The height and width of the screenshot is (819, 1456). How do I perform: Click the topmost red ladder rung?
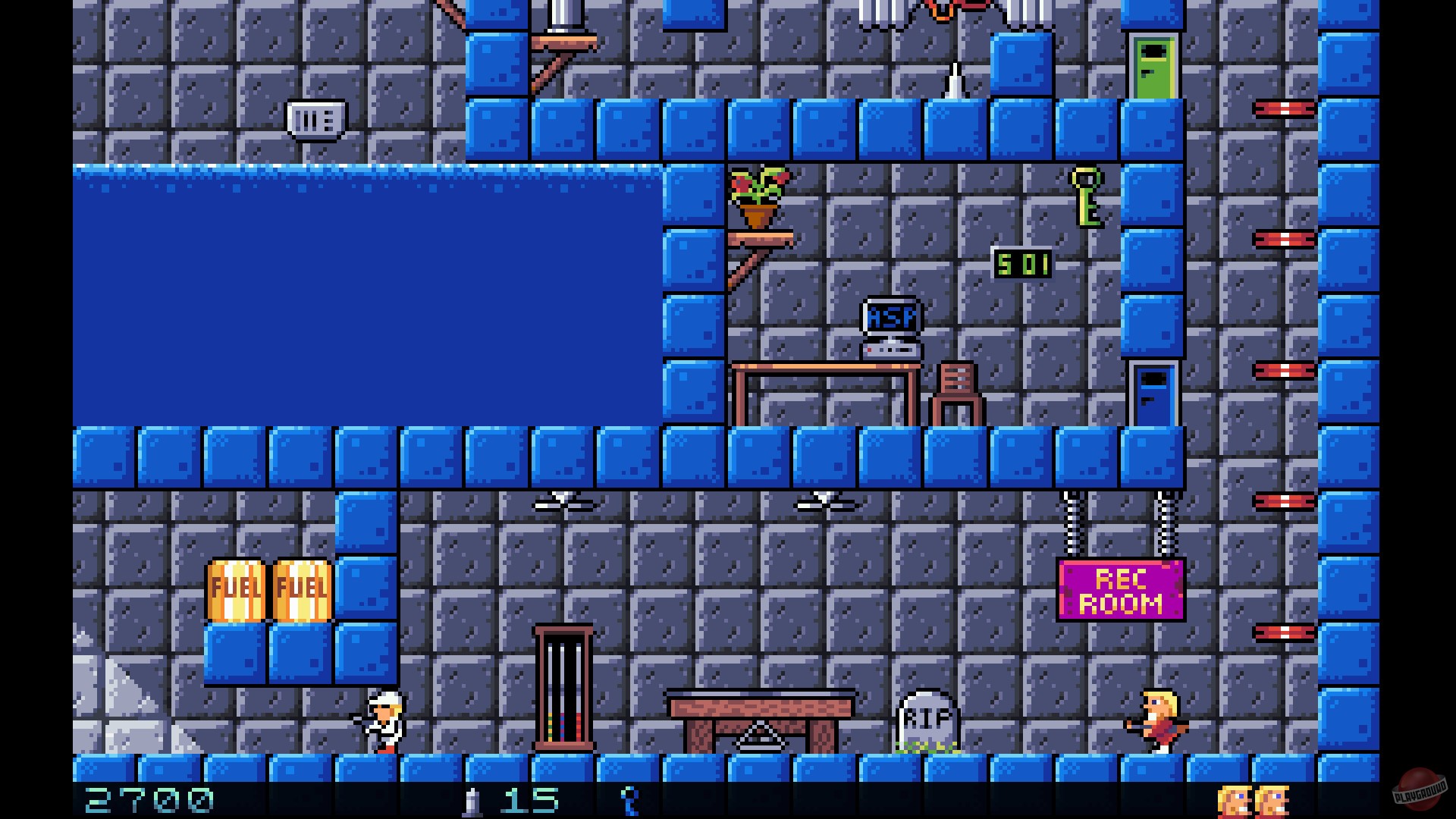(1285, 108)
